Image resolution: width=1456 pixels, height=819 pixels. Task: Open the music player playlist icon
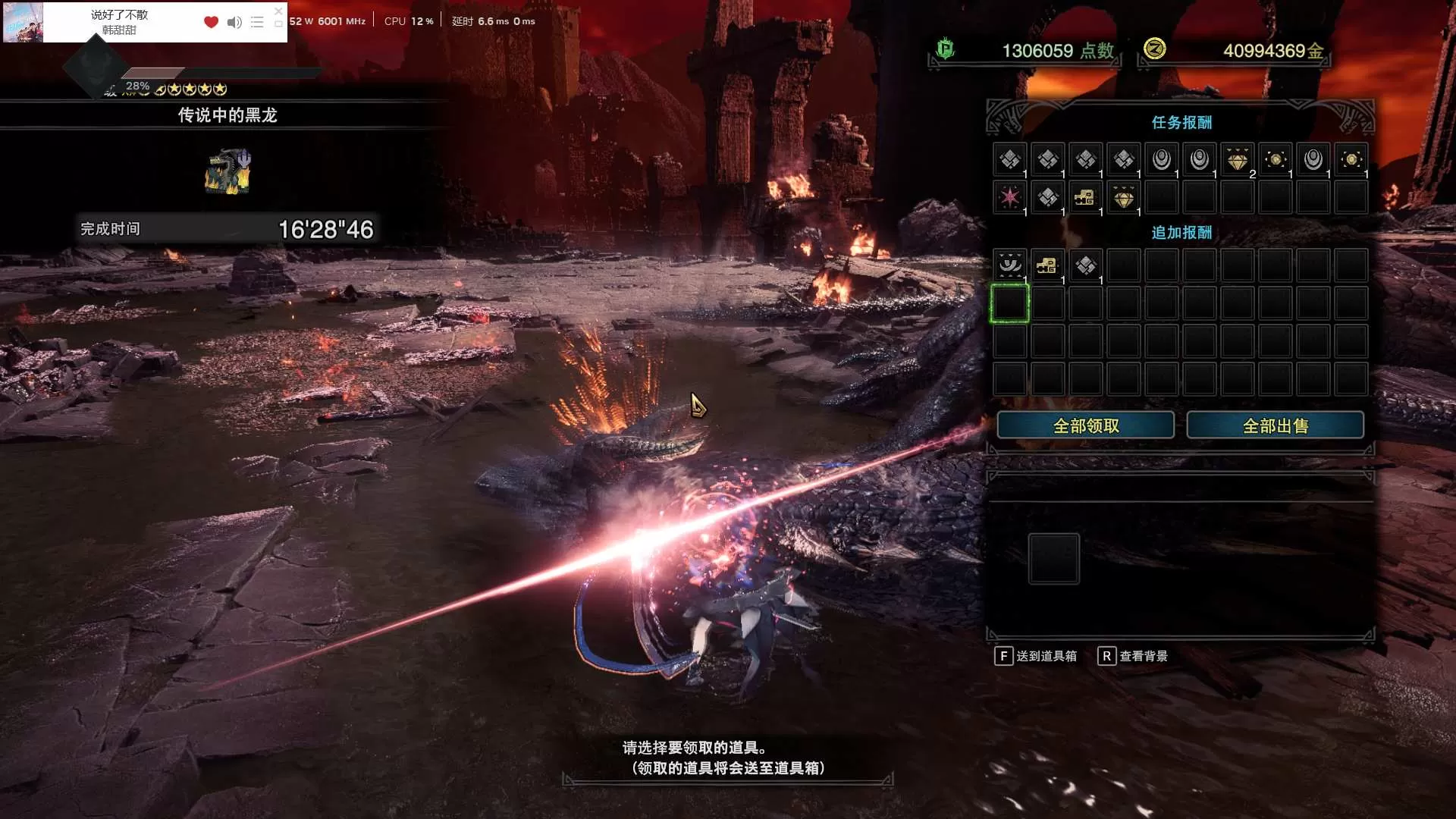257,22
